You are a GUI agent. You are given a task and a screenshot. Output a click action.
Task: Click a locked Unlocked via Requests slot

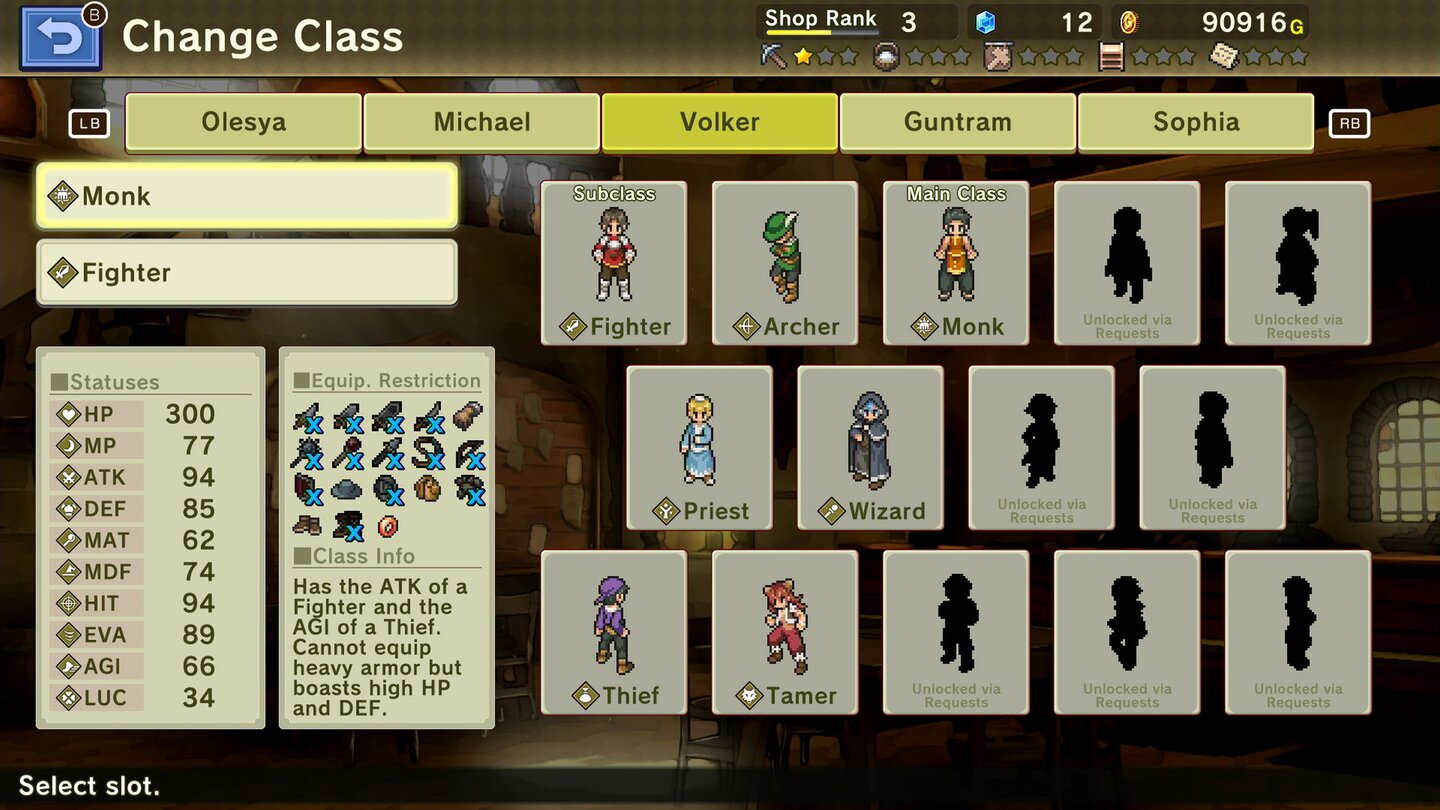(1127, 260)
